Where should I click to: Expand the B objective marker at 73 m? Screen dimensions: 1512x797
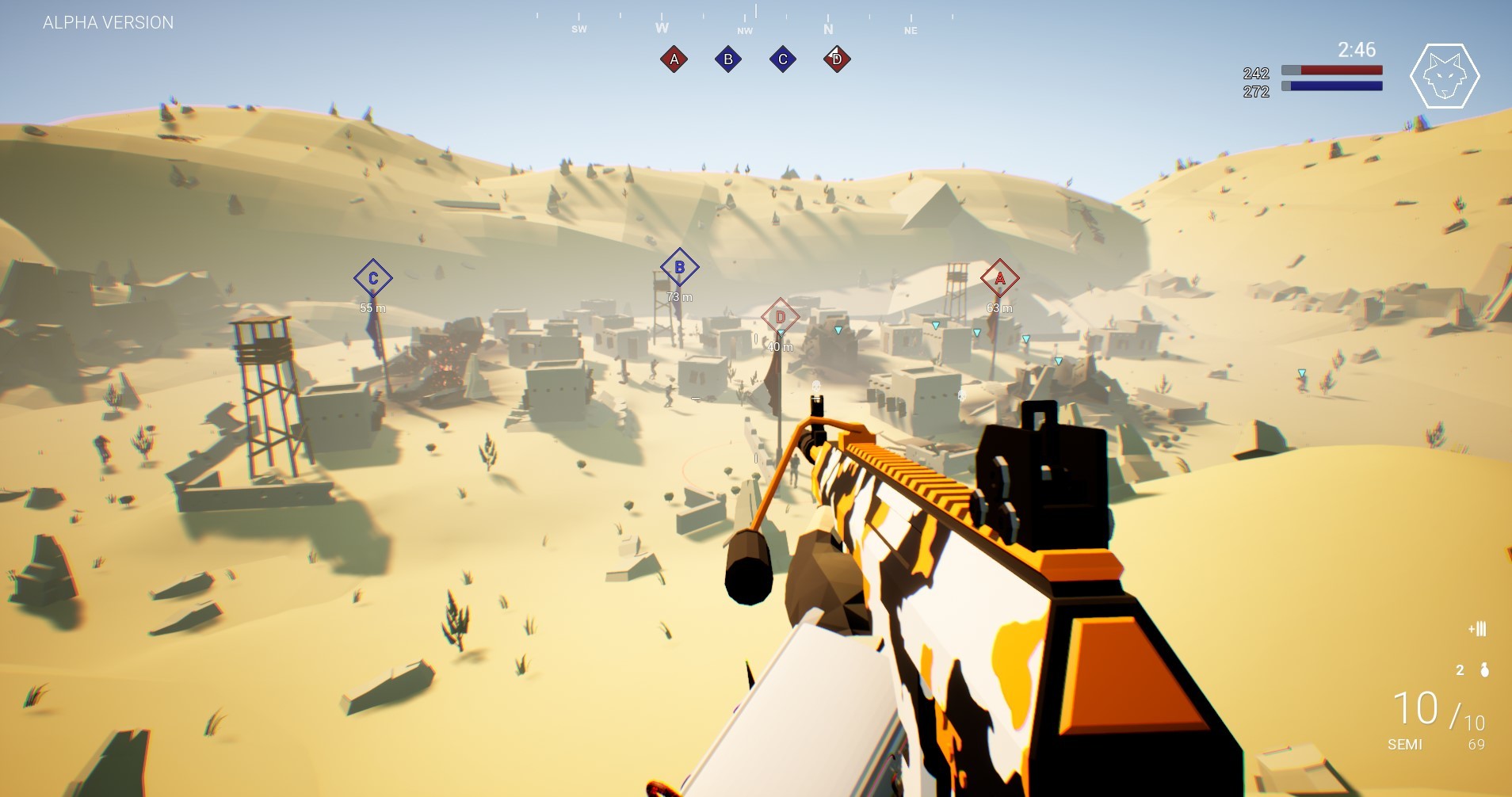coord(678,267)
